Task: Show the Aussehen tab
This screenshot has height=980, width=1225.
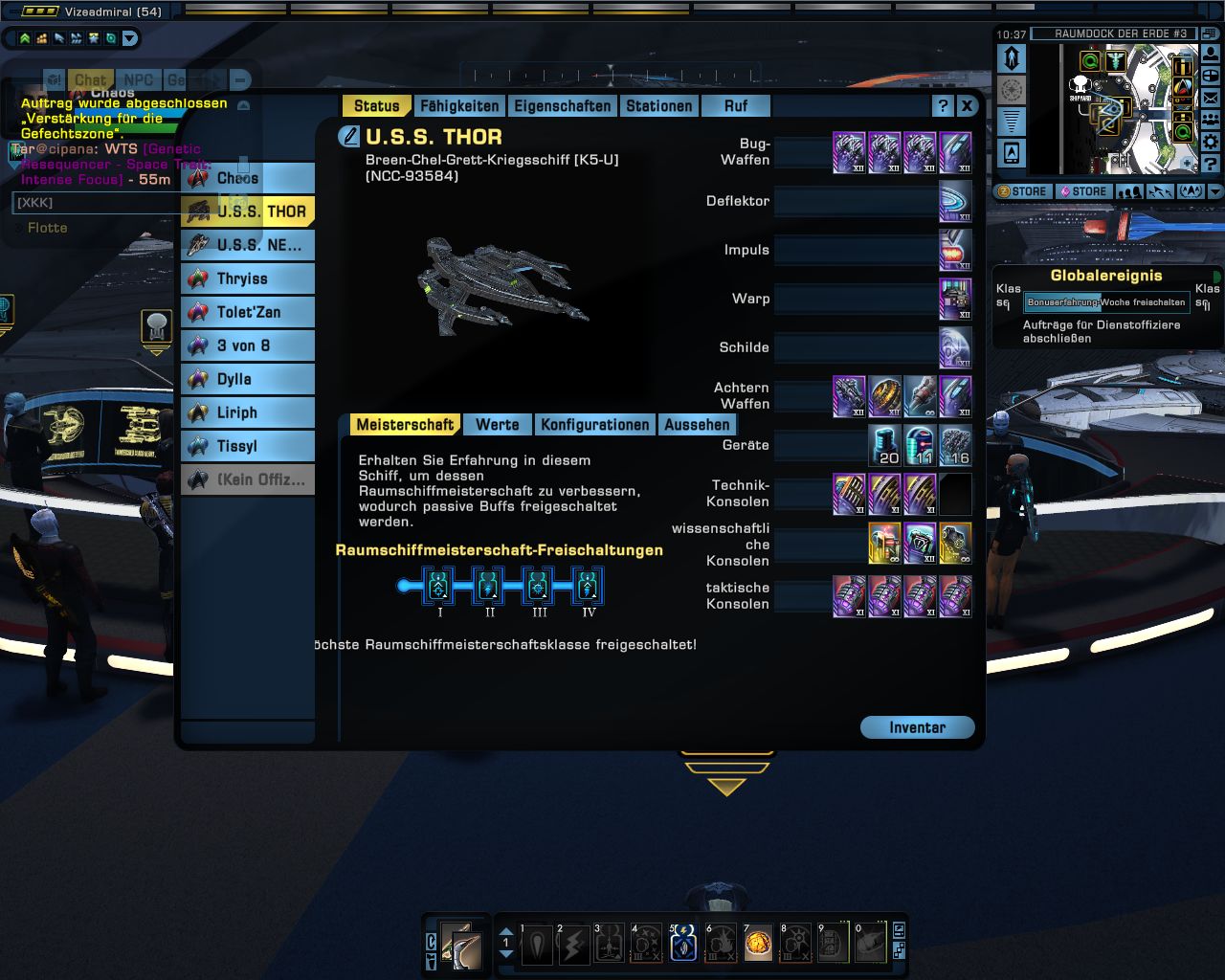Action: coord(697,425)
